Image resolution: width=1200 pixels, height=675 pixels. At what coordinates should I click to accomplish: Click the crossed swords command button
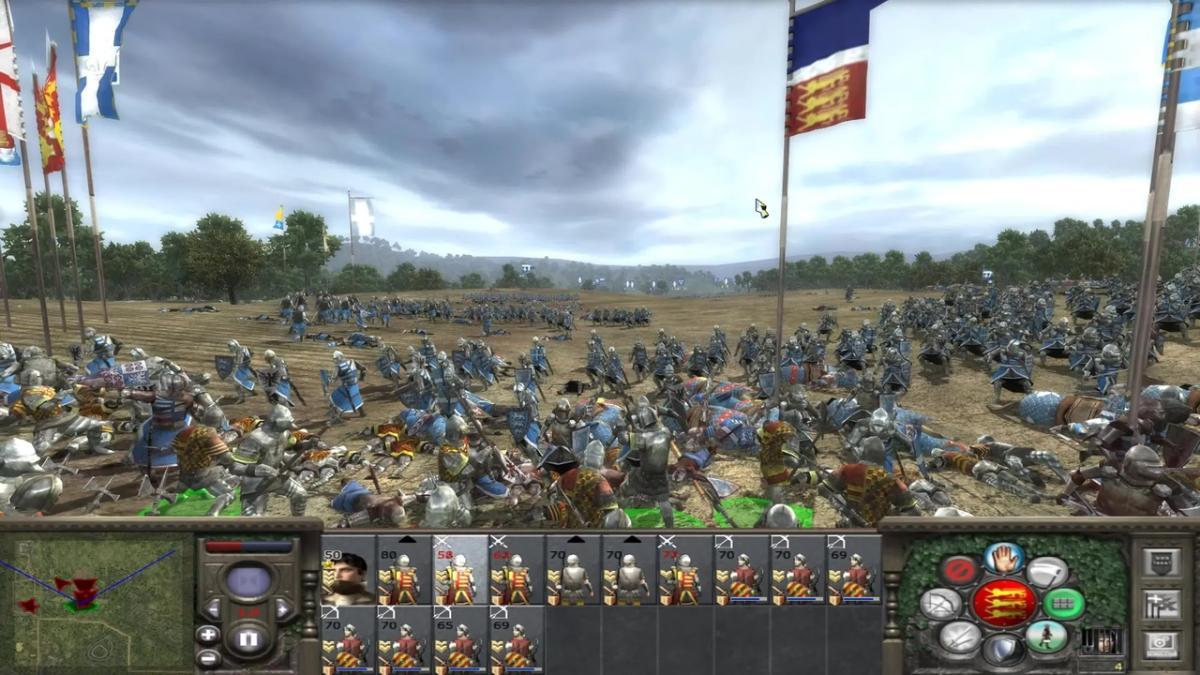coord(958,637)
